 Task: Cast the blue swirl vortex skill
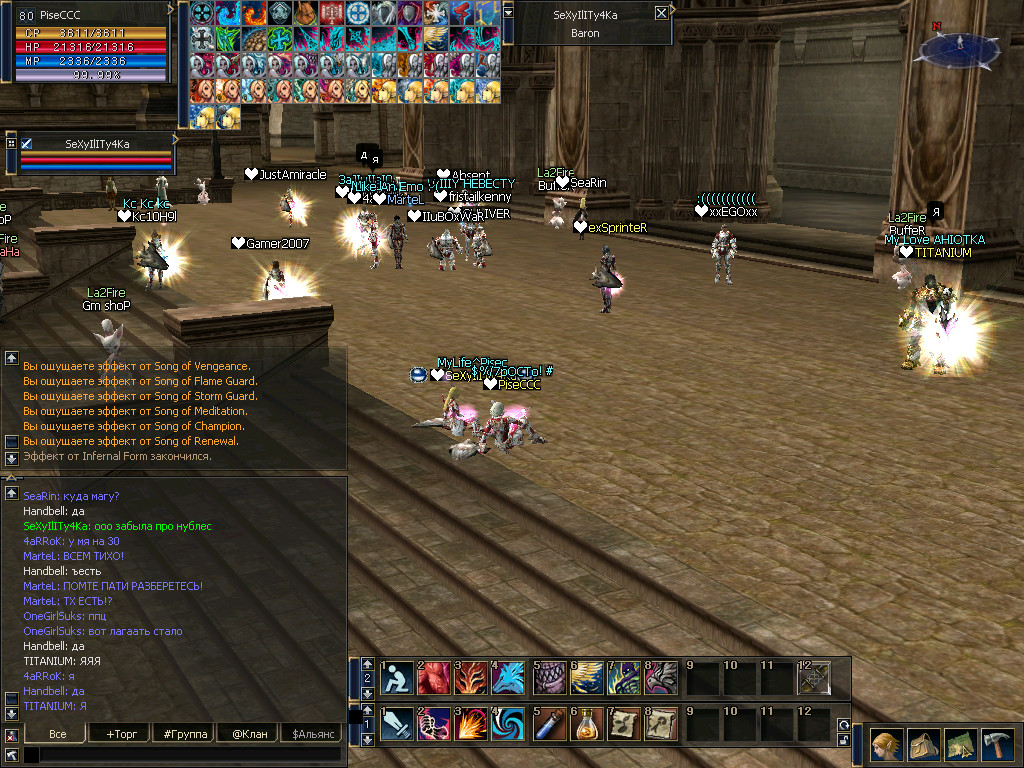510,724
